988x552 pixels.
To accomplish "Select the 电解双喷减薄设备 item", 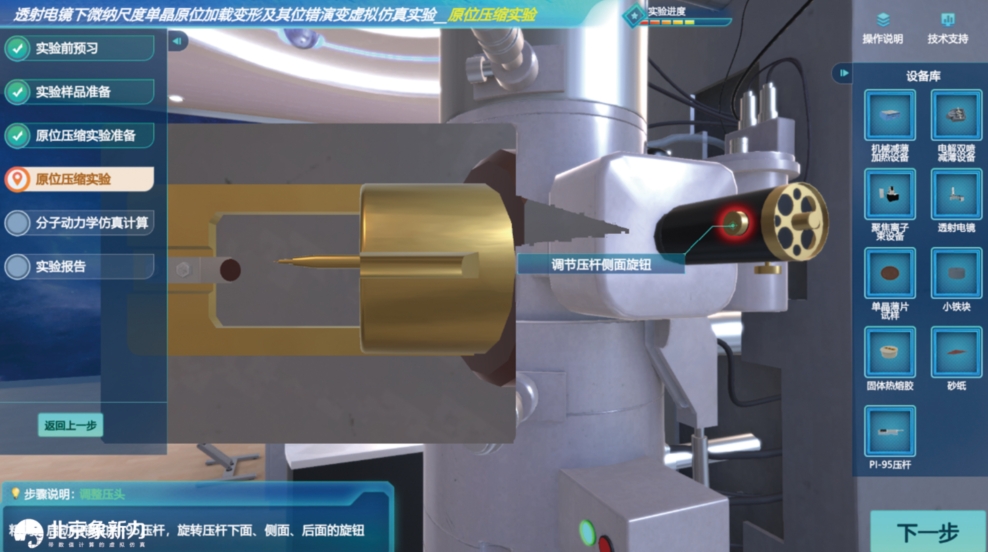I will click(956, 116).
